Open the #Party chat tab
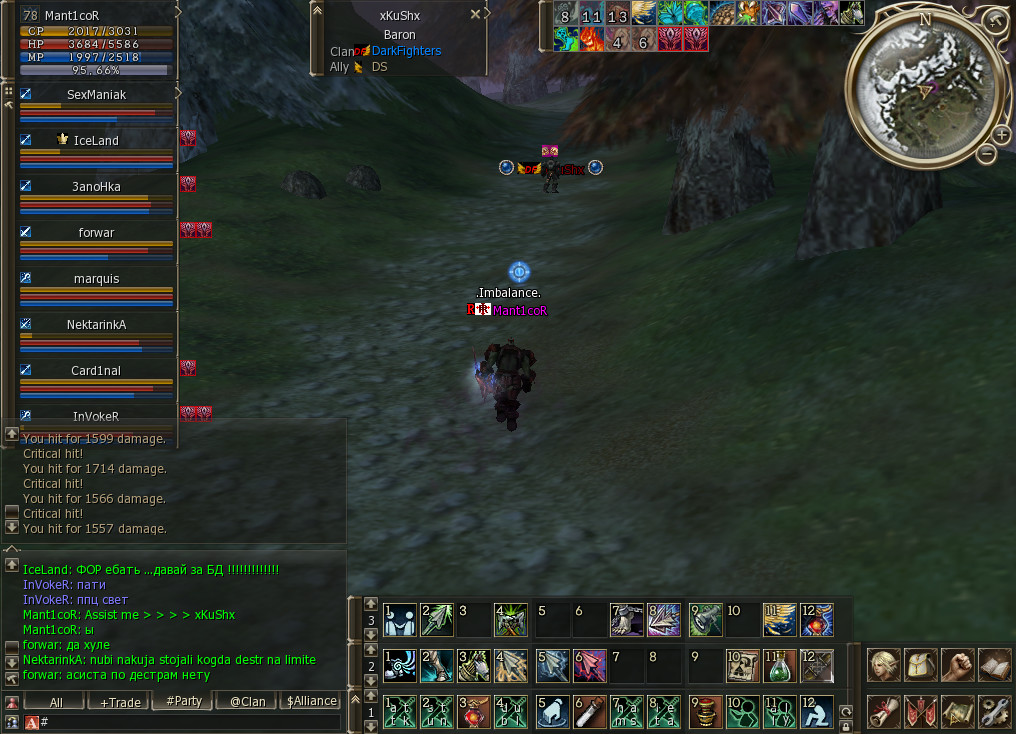This screenshot has width=1016, height=734. [x=184, y=702]
